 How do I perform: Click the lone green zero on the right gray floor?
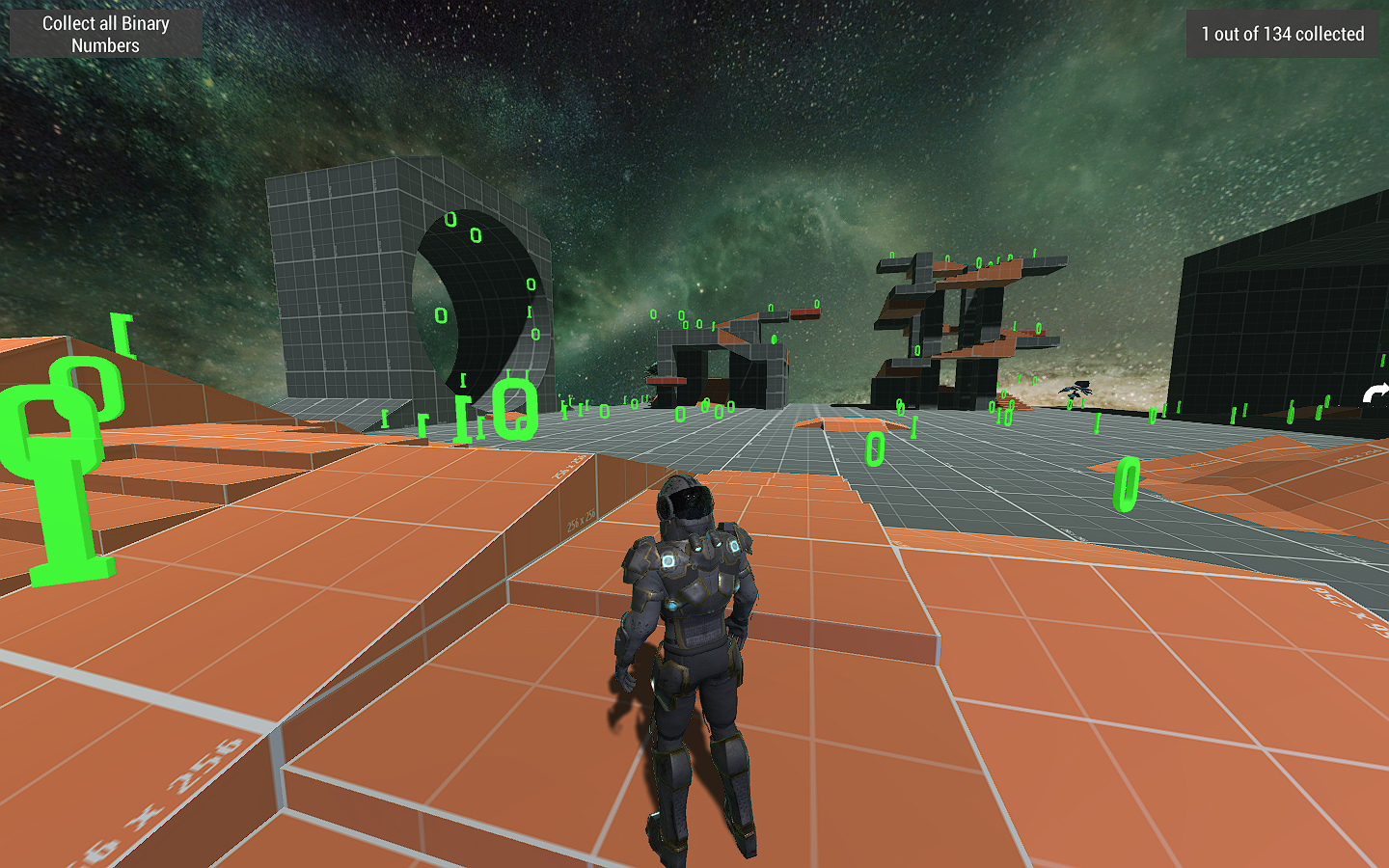876,448
